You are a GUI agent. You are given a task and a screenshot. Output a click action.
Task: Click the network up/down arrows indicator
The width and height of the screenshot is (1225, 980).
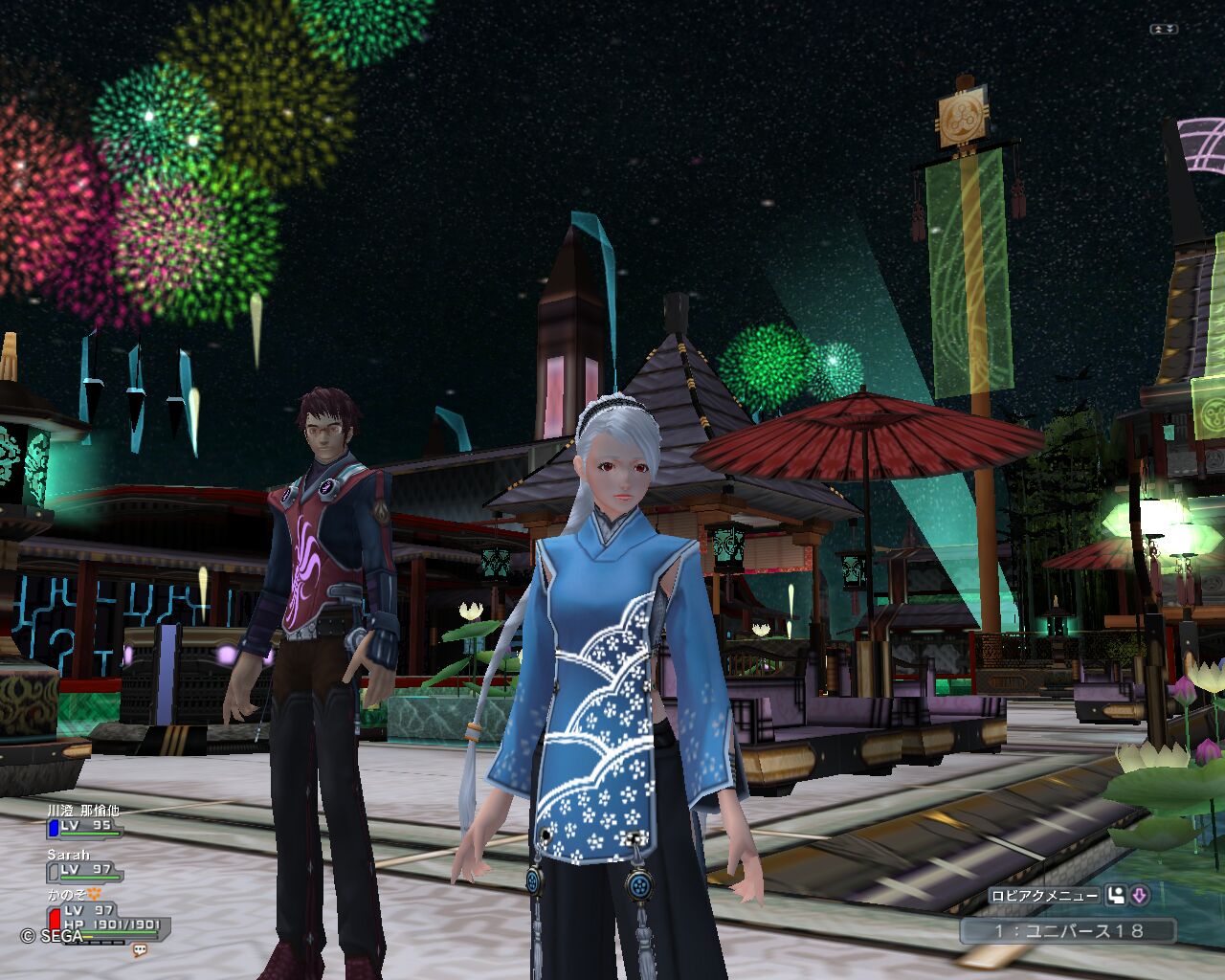tap(1163, 30)
